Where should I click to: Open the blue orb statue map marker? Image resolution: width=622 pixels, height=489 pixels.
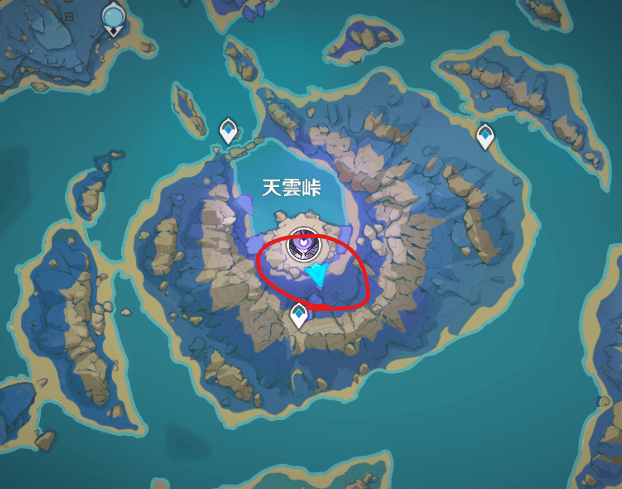coord(114,17)
